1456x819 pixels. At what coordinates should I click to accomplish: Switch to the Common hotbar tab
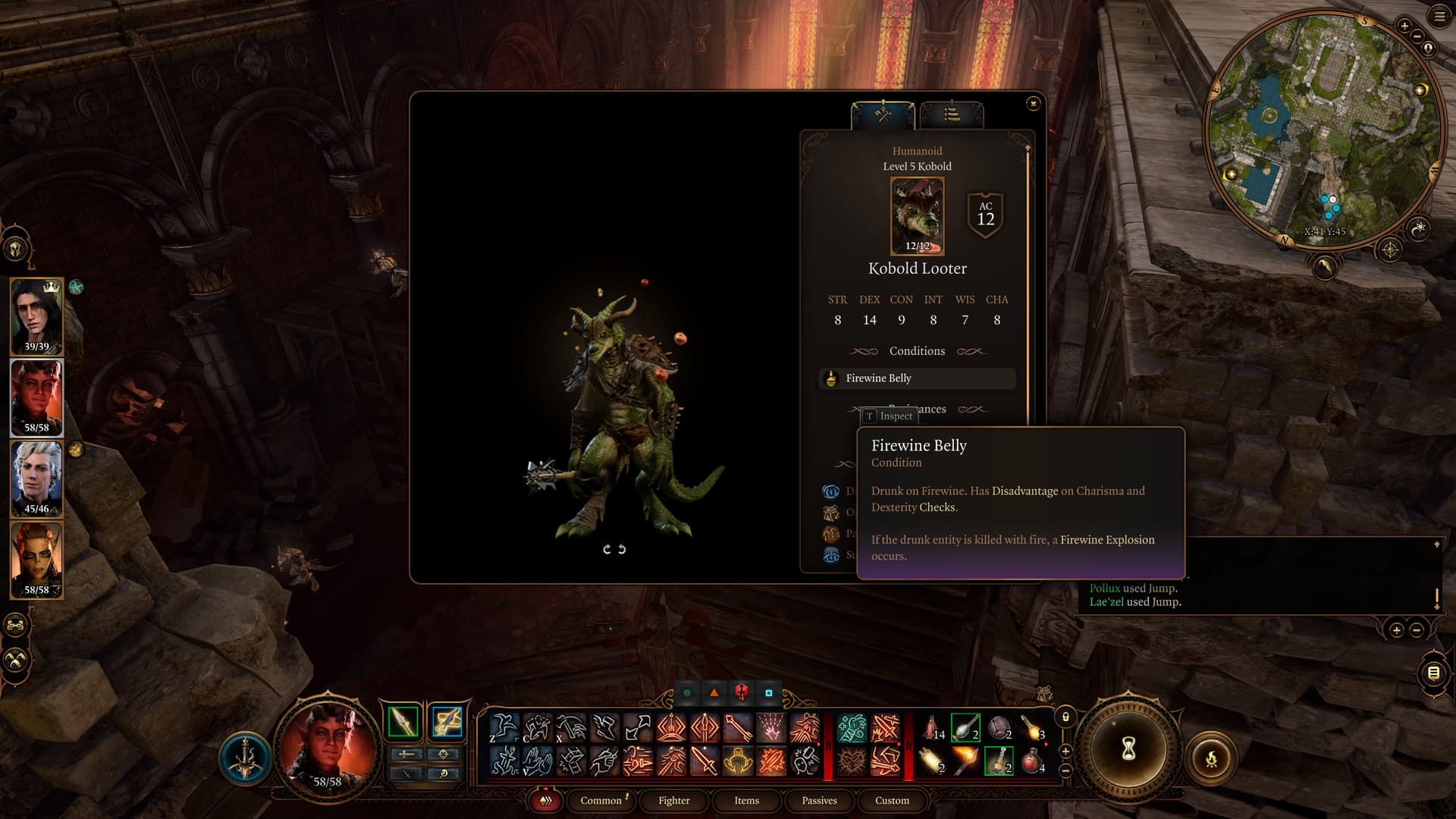click(601, 801)
